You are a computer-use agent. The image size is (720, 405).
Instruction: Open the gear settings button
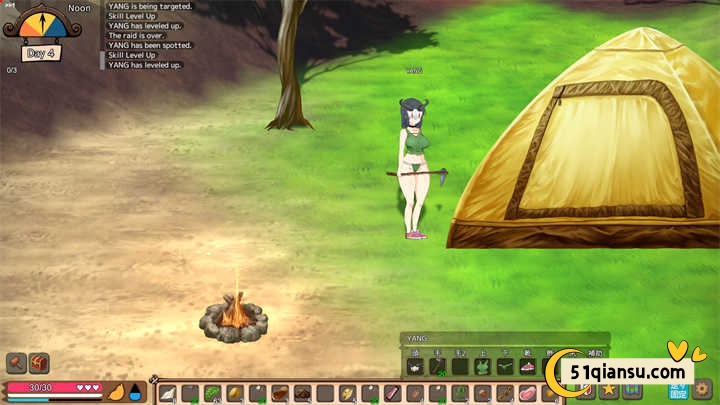[x=703, y=389]
